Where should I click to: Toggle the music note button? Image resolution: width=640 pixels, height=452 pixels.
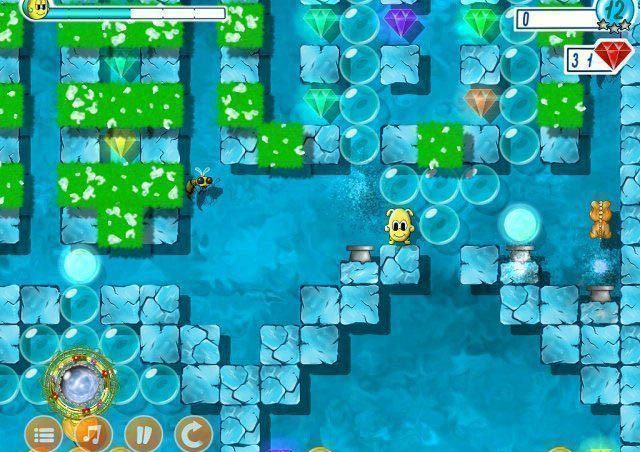[92, 435]
